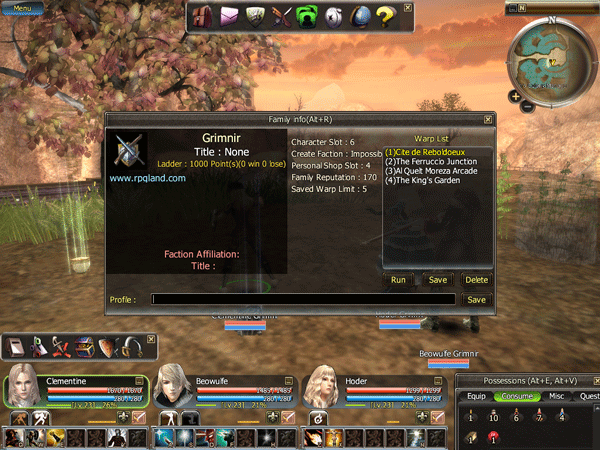Open the pink envelope mail icon

(229, 16)
